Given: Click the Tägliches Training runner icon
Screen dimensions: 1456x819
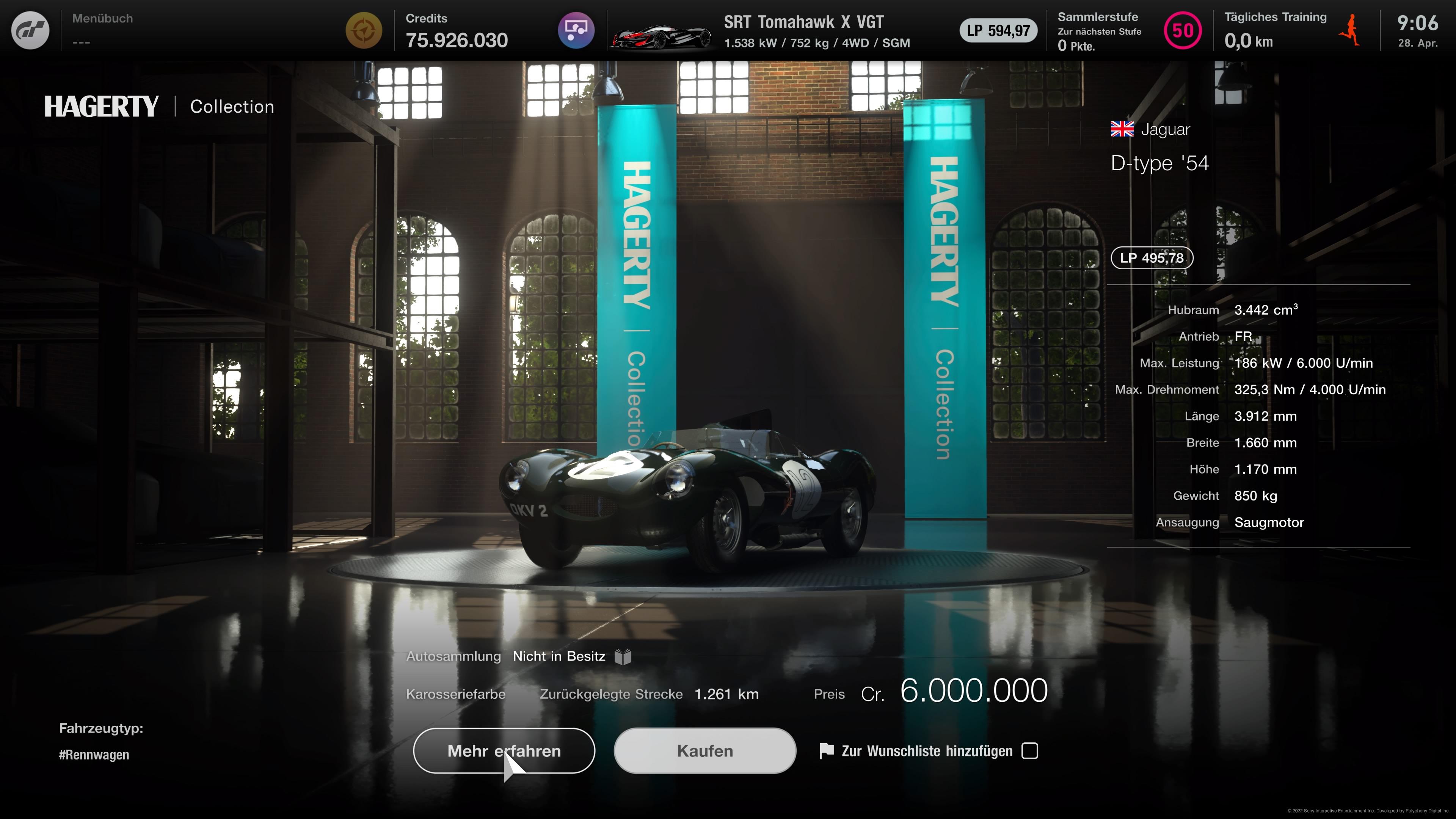Looking at the screenshot, I should (1351, 31).
